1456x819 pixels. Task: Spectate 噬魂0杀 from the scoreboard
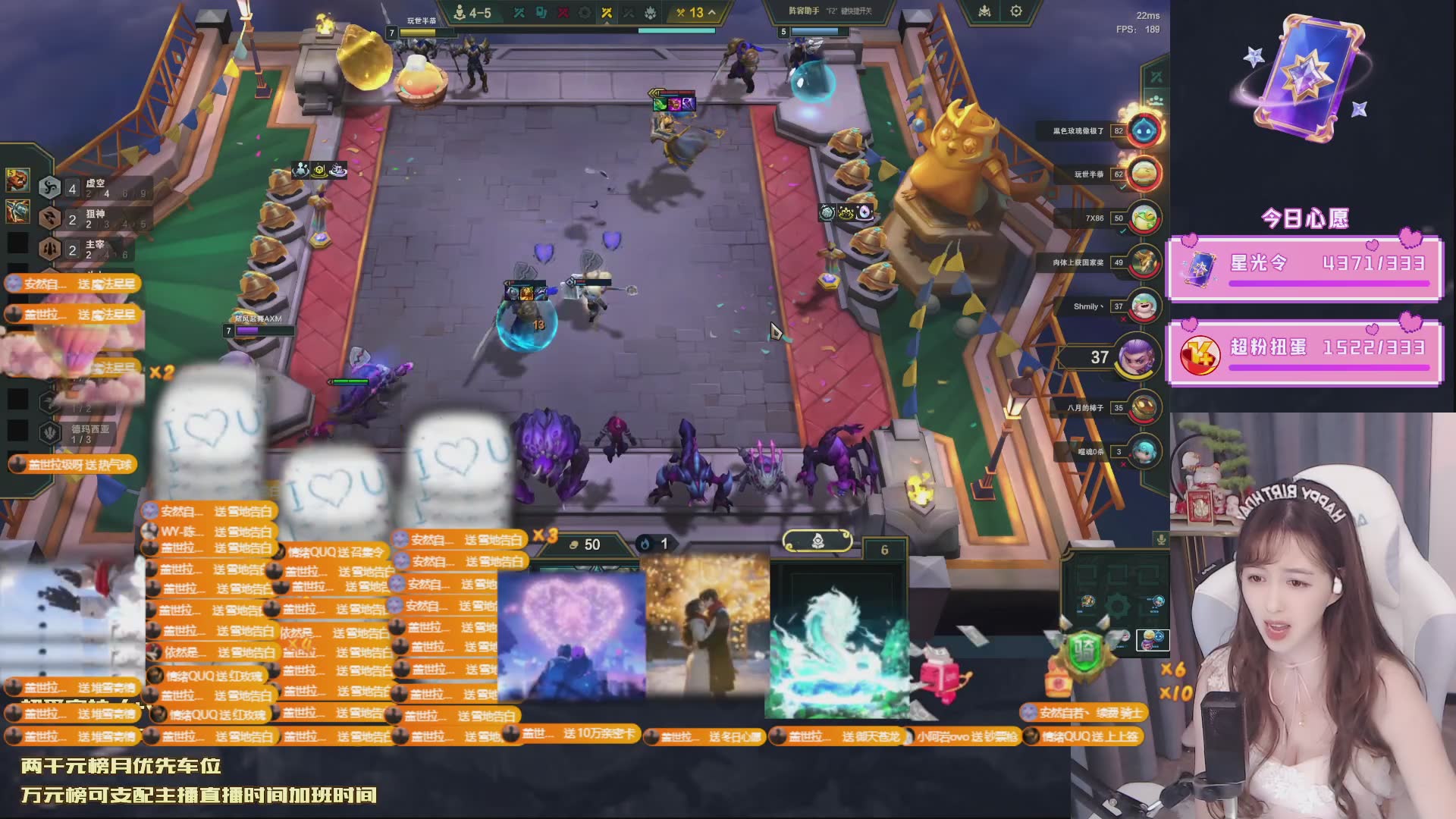(1144, 452)
